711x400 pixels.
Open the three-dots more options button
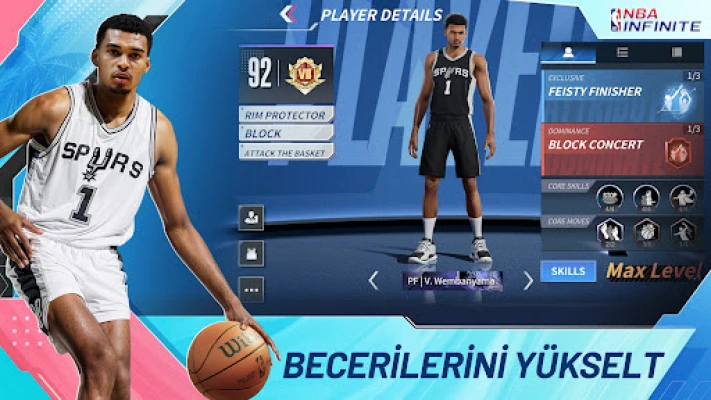point(251,288)
